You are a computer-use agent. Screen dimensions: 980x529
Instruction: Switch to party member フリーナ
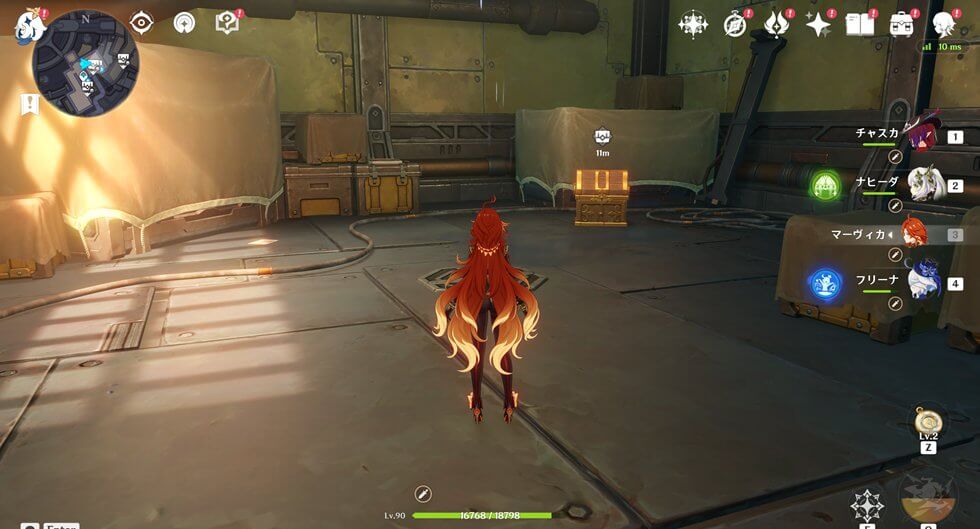click(920, 281)
